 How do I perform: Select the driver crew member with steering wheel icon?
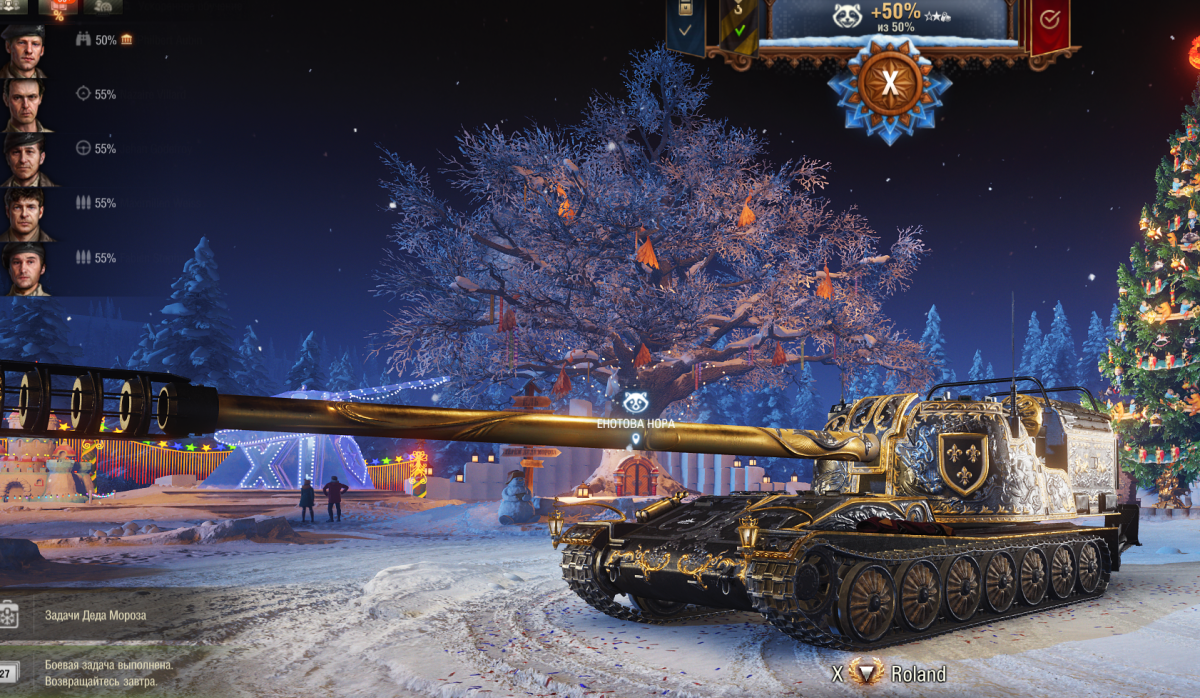click(23, 157)
